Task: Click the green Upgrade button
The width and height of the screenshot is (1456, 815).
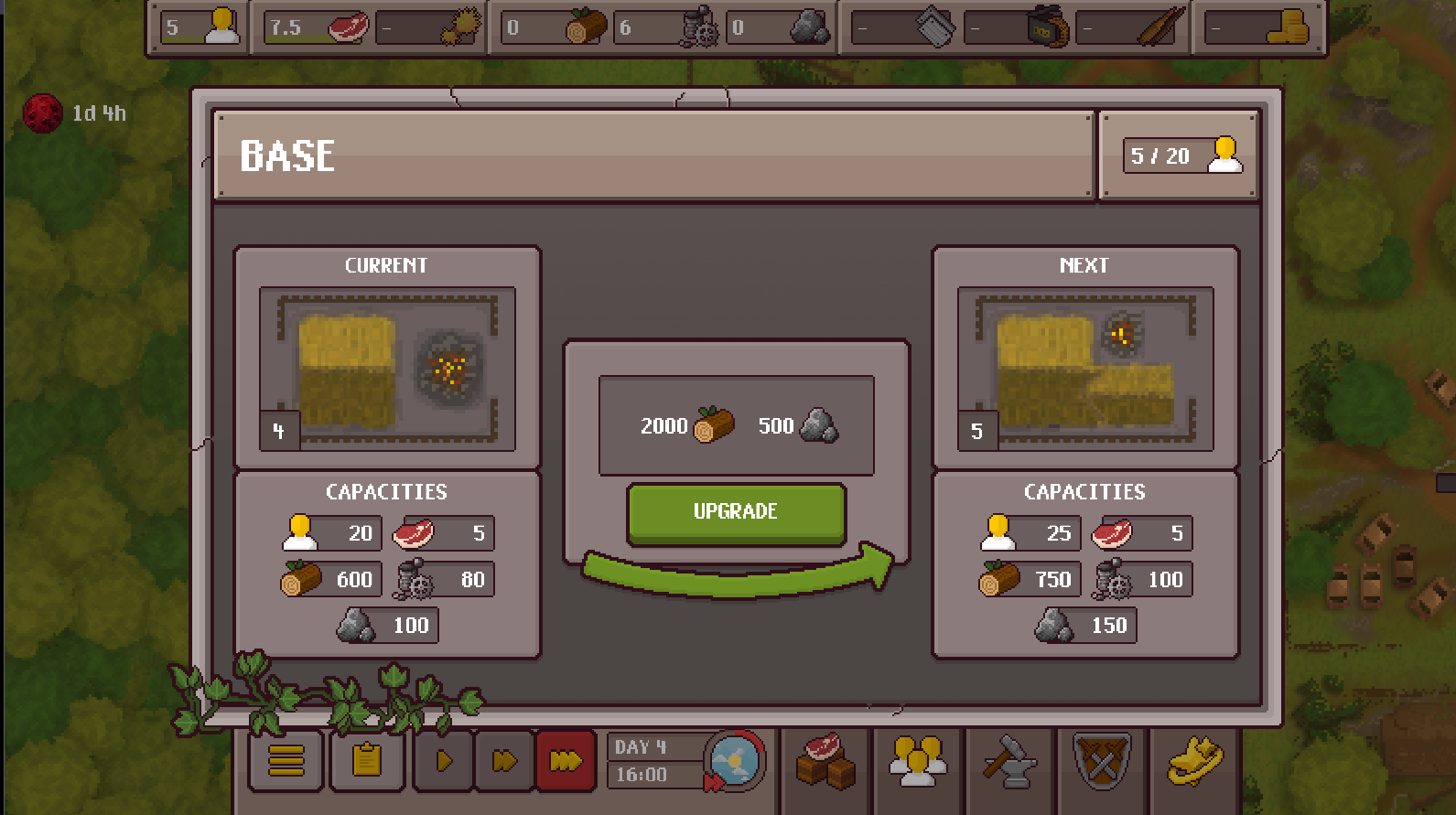Action: click(736, 512)
